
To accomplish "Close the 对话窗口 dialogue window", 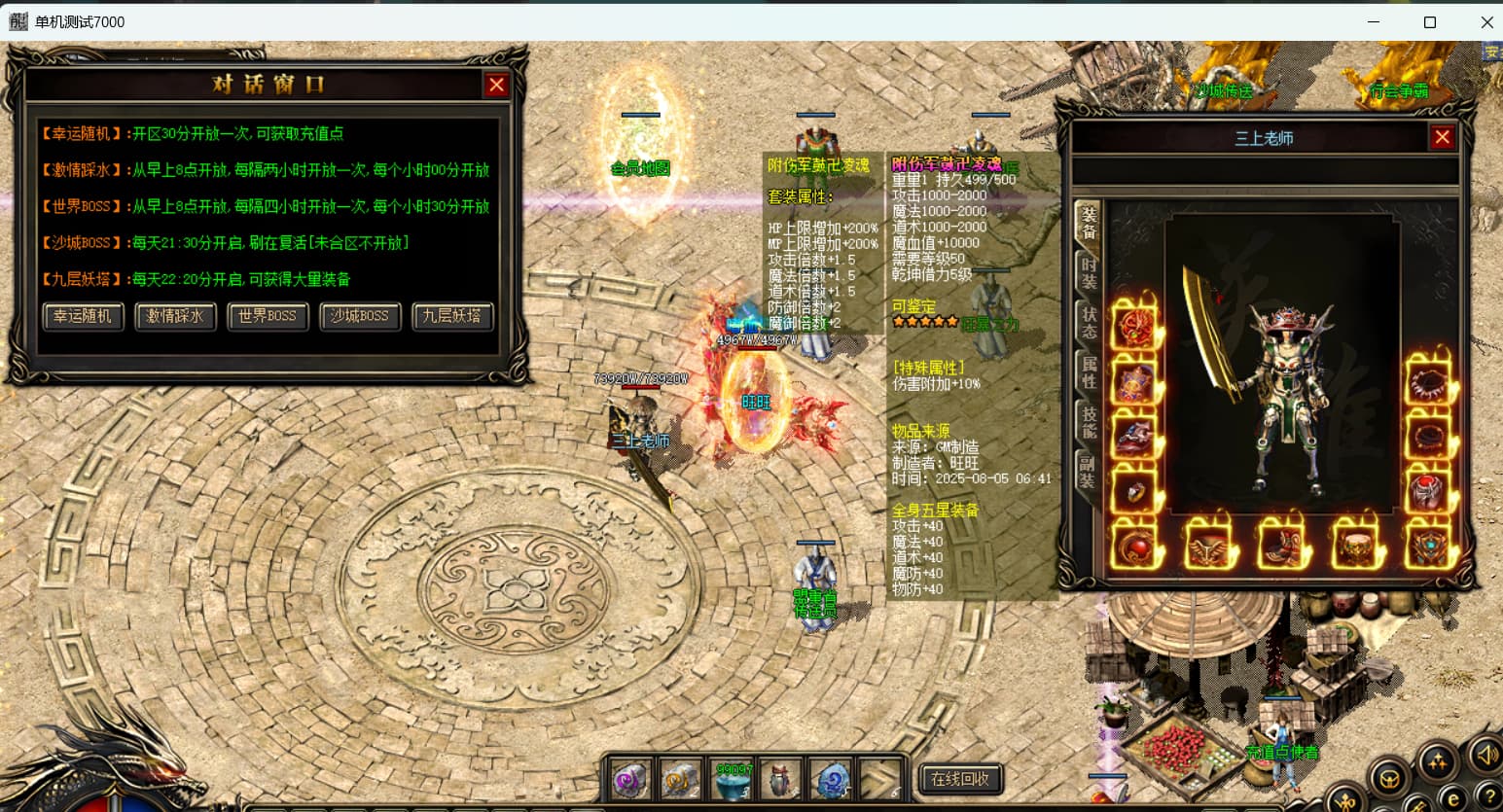I will 496,85.
